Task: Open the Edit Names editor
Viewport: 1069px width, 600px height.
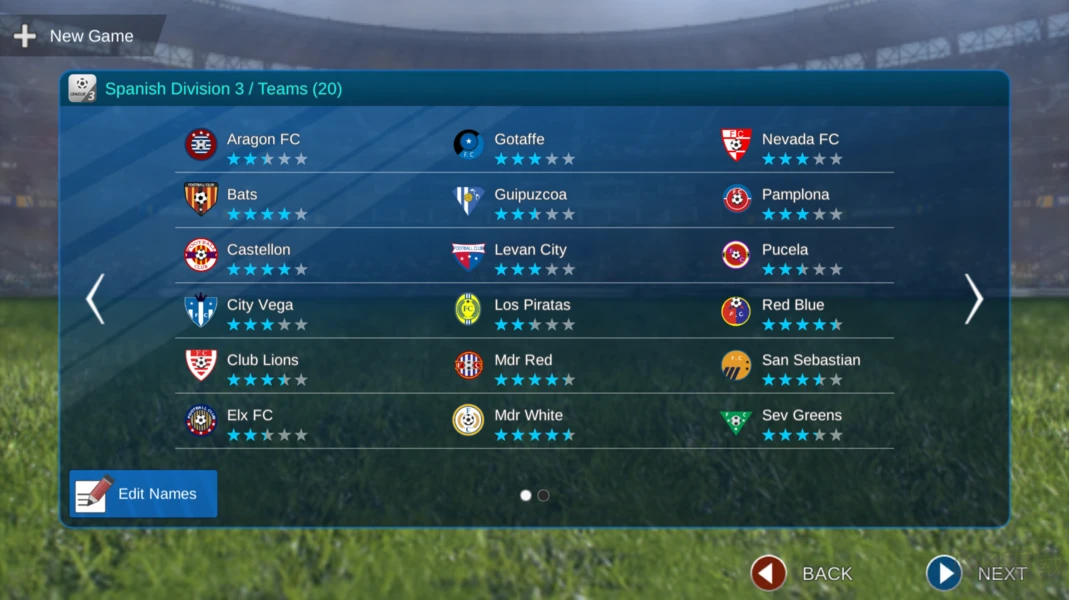Action: tap(143, 494)
